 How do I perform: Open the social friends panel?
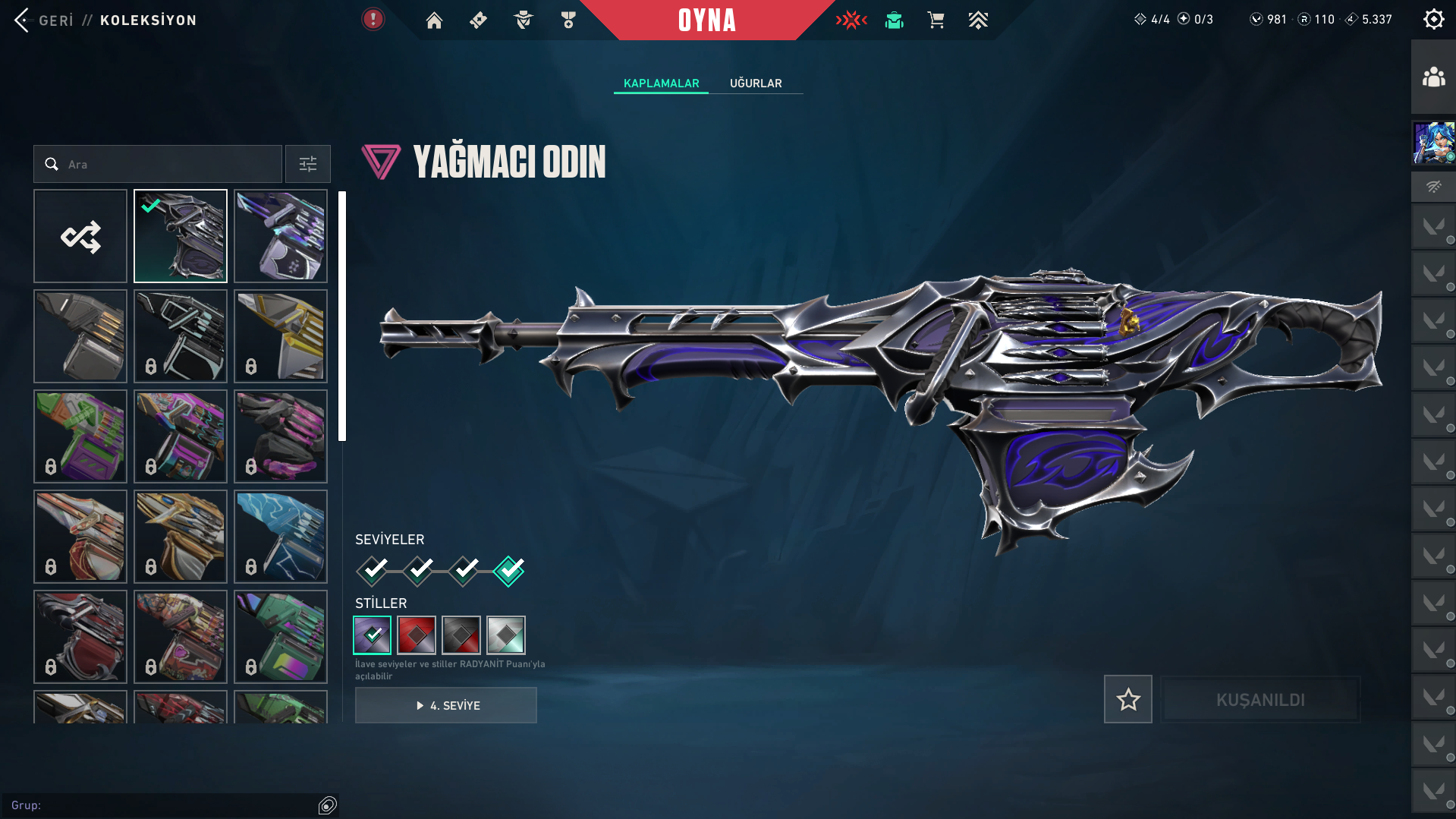click(x=1433, y=77)
